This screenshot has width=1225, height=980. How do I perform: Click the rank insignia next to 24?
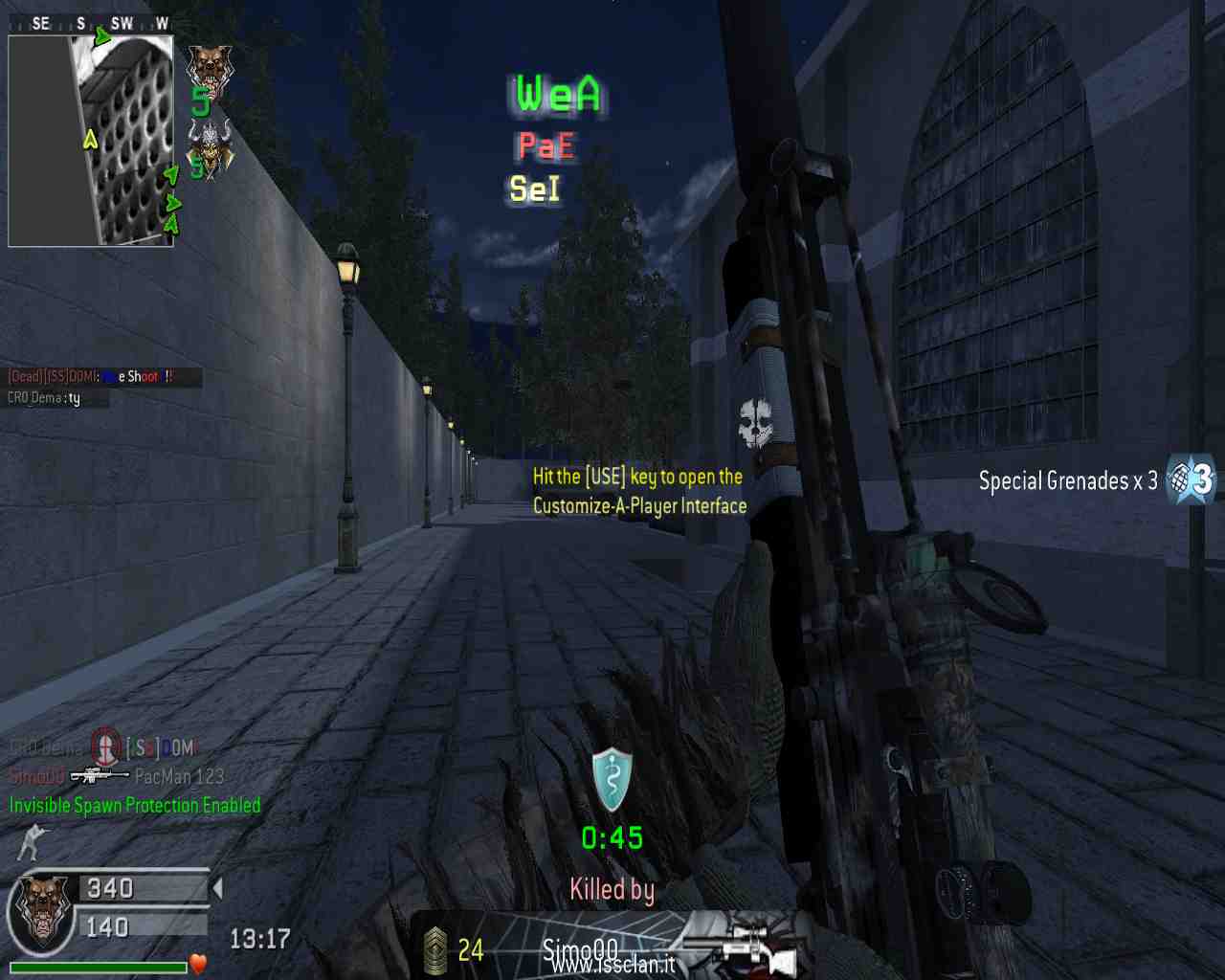435,950
